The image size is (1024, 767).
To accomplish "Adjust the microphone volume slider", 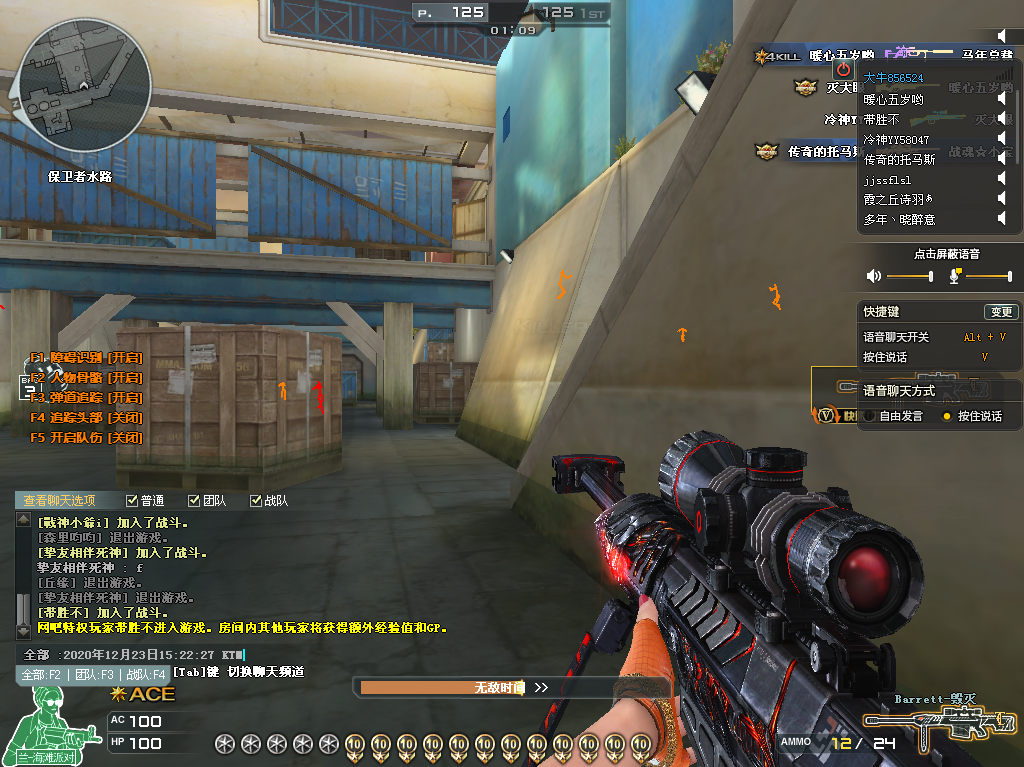I will click(989, 276).
